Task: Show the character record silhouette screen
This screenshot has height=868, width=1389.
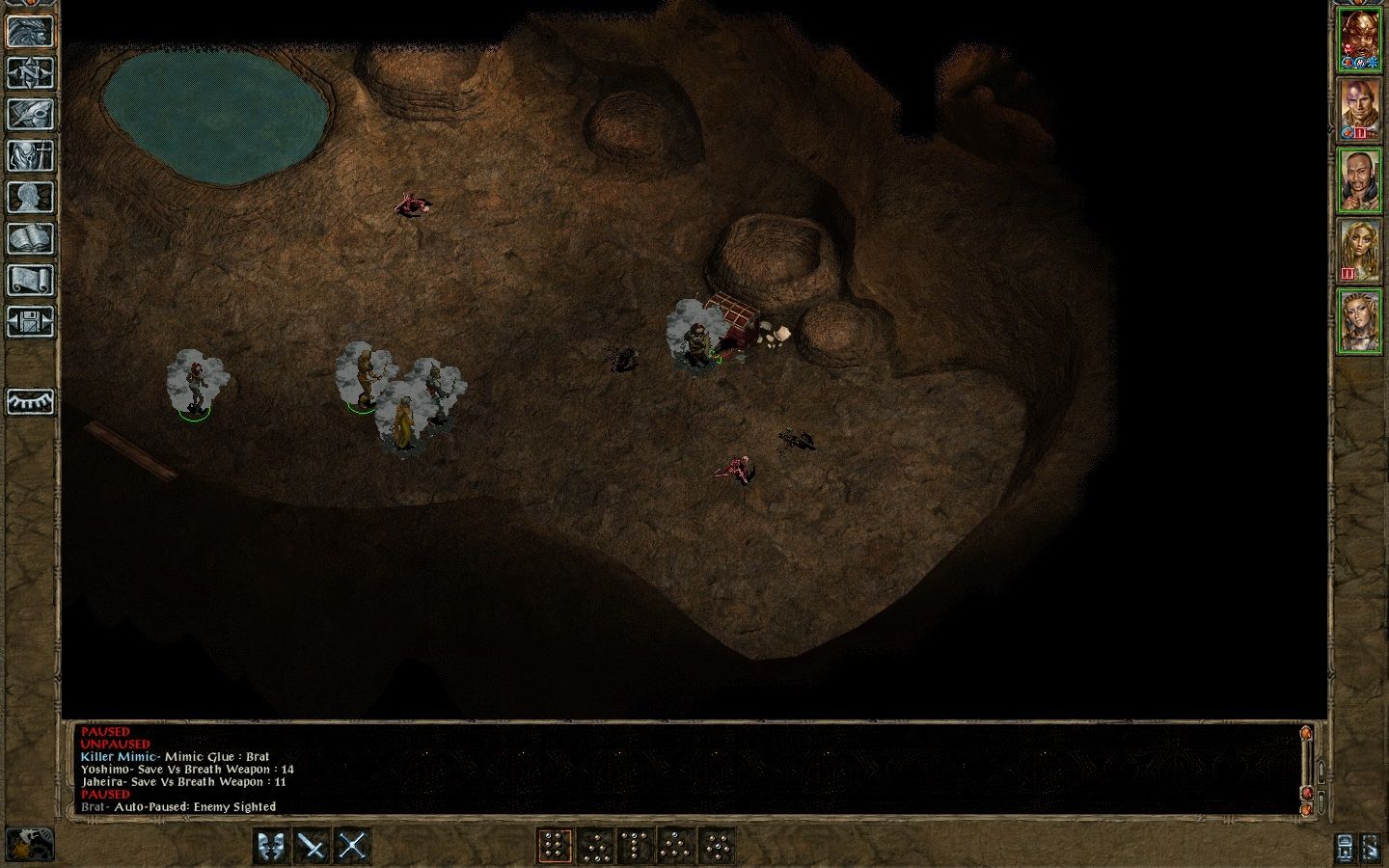Action: (30, 197)
